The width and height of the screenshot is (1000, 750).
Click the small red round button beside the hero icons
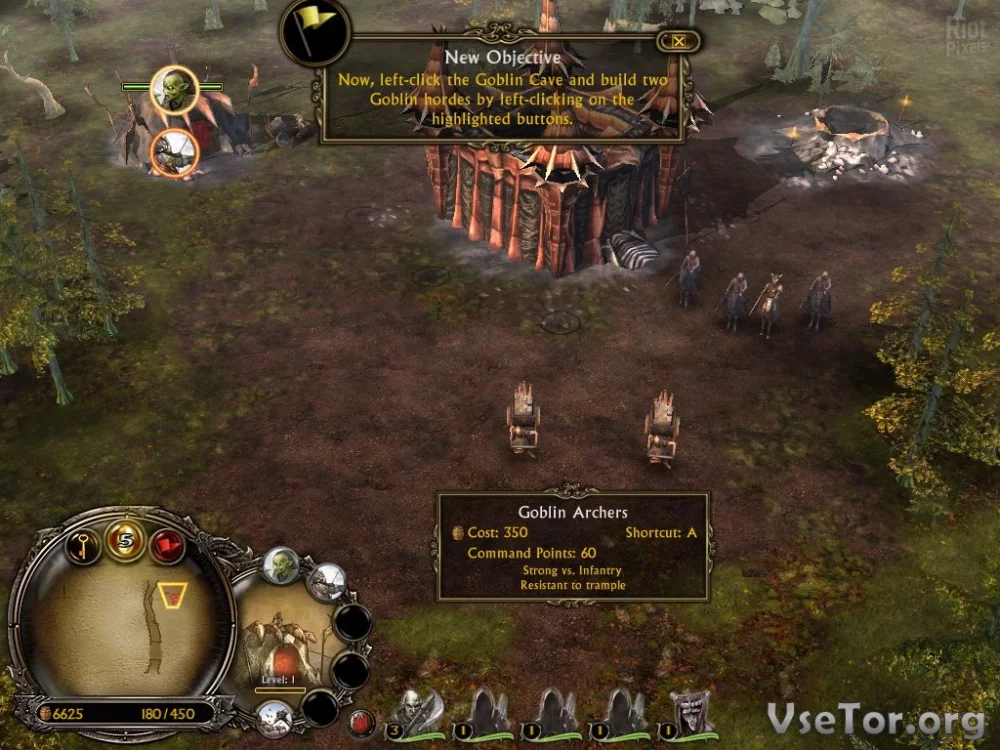click(362, 720)
